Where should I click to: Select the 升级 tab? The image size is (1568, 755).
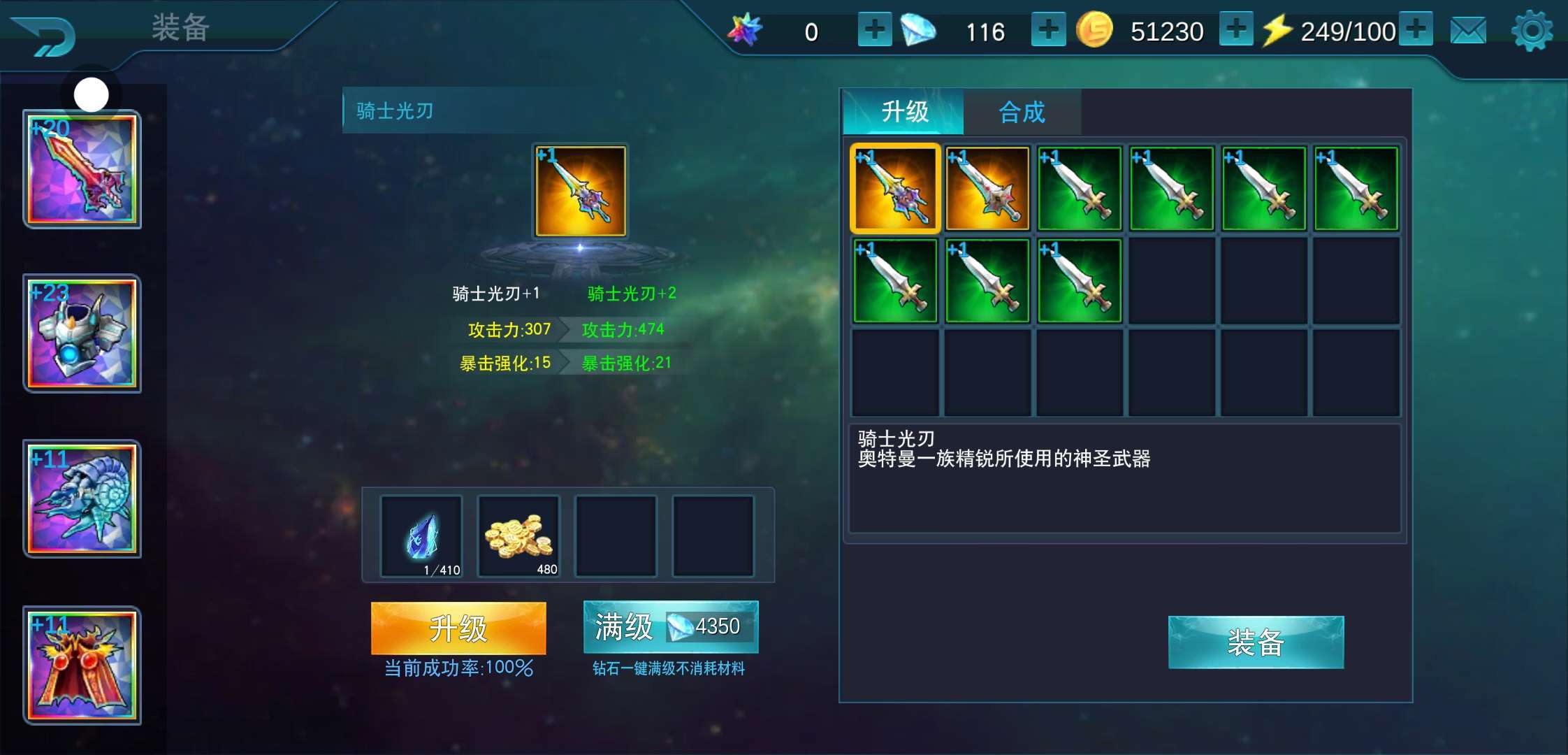tap(904, 112)
